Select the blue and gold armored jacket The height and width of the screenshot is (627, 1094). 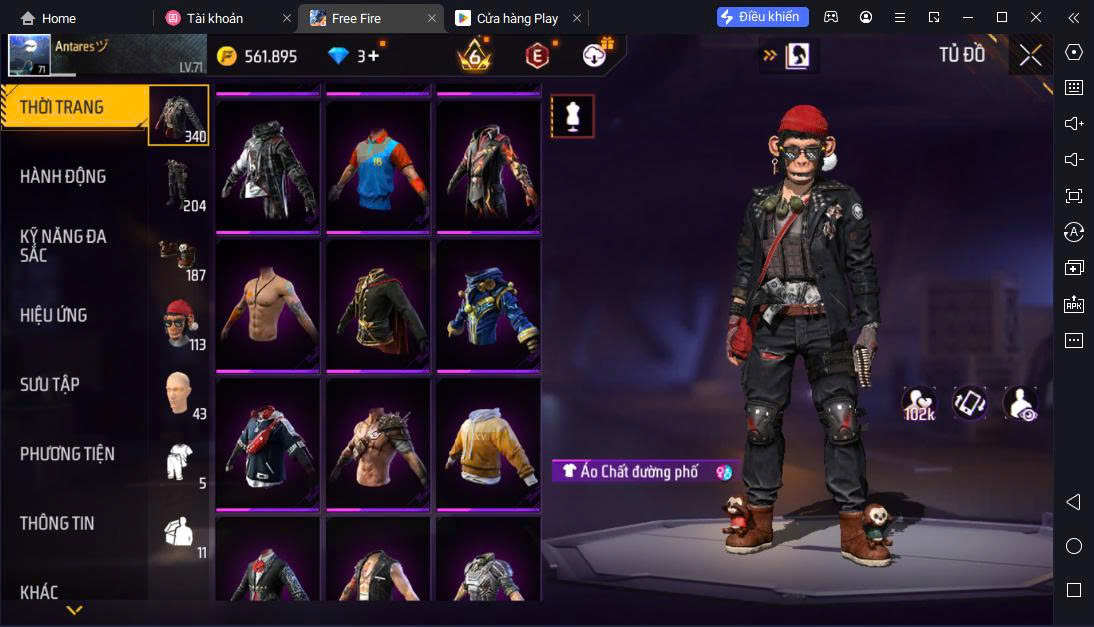(x=488, y=305)
